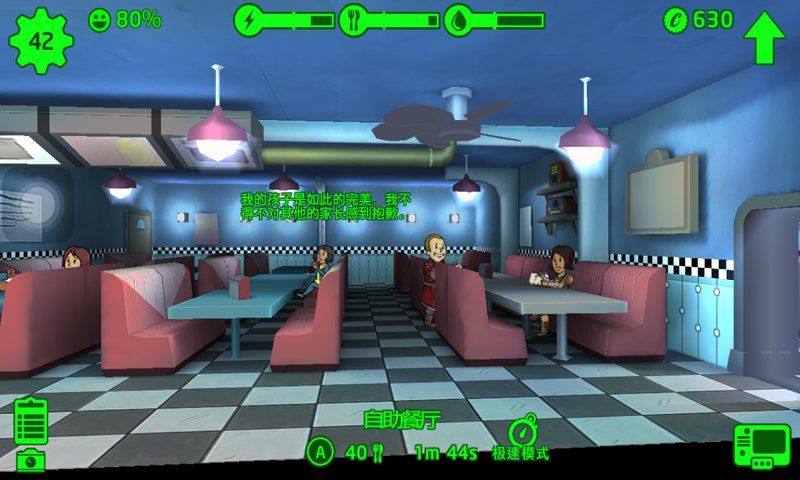Select the vault gear showing 42
Screen dimensions: 800x480
click(39, 40)
